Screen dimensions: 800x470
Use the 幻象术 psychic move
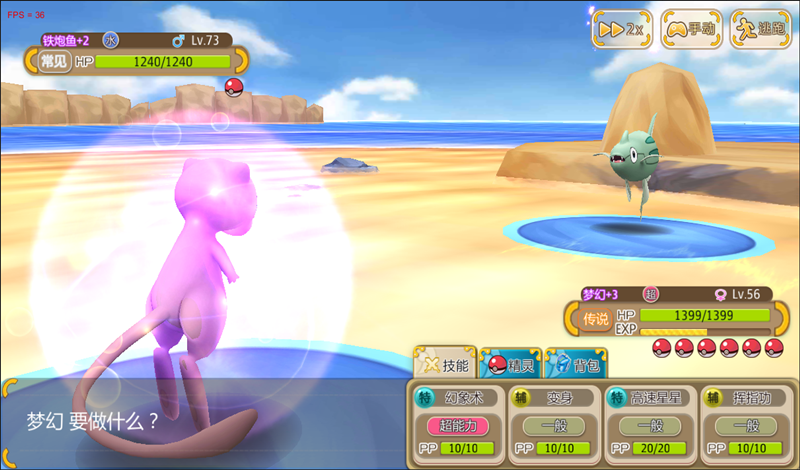point(455,422)
